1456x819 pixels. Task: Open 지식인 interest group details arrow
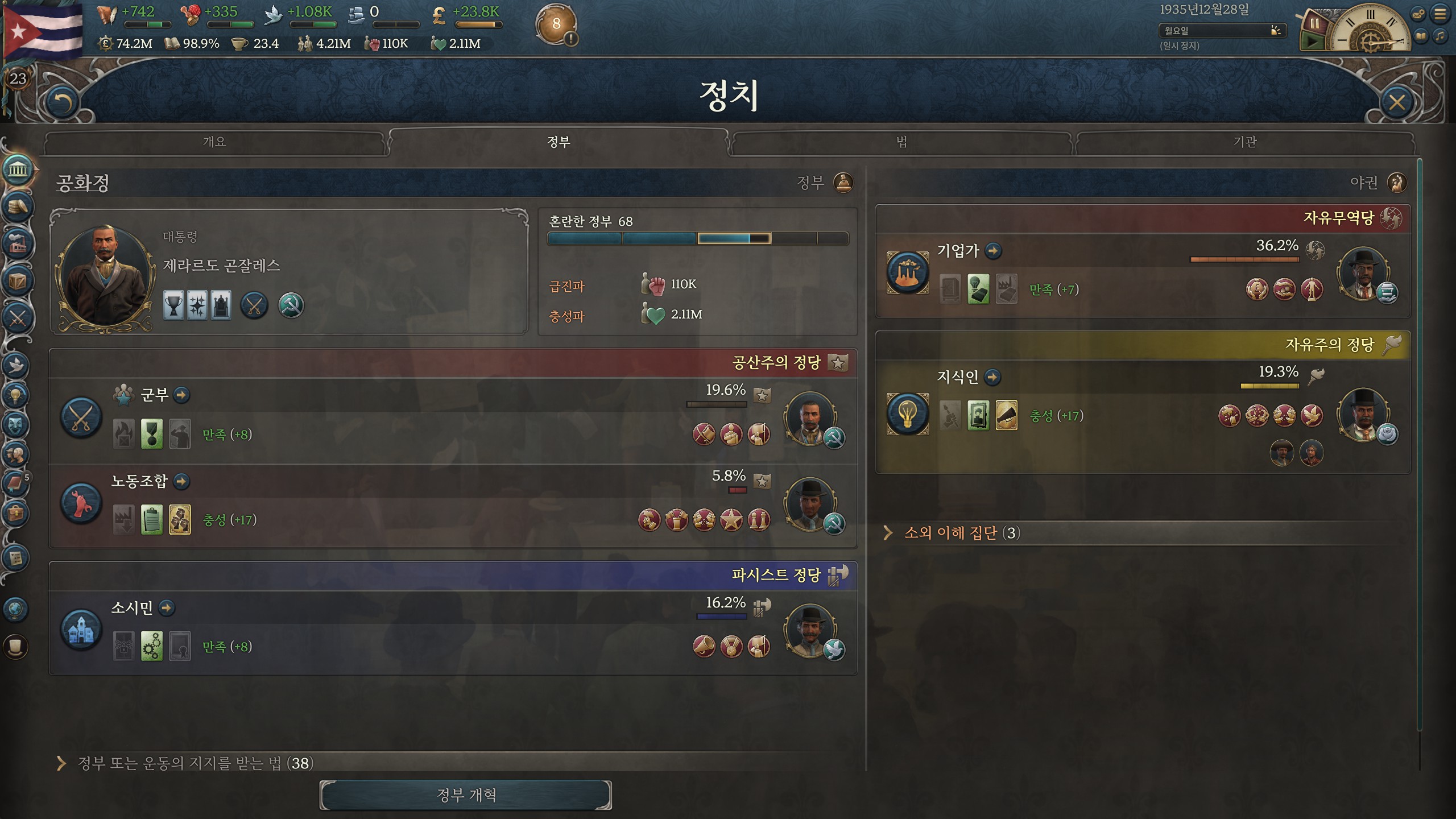992,377
